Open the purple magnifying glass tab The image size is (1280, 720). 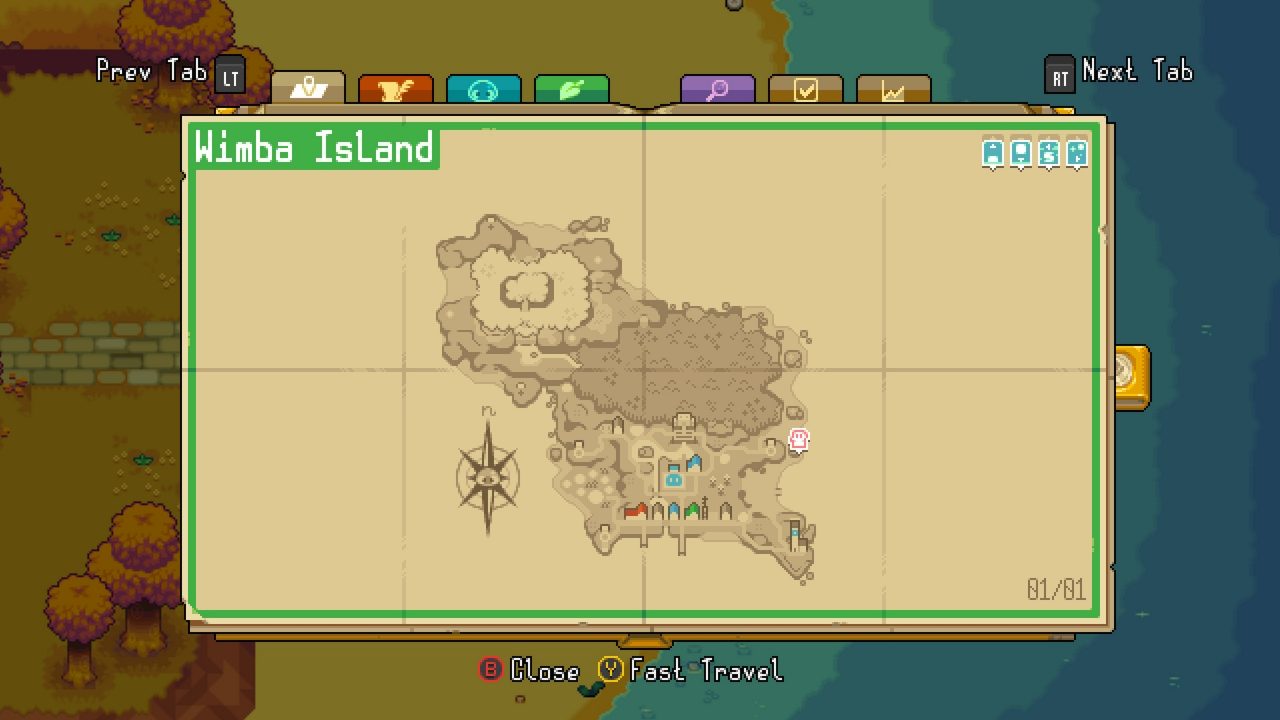[718, 89]
